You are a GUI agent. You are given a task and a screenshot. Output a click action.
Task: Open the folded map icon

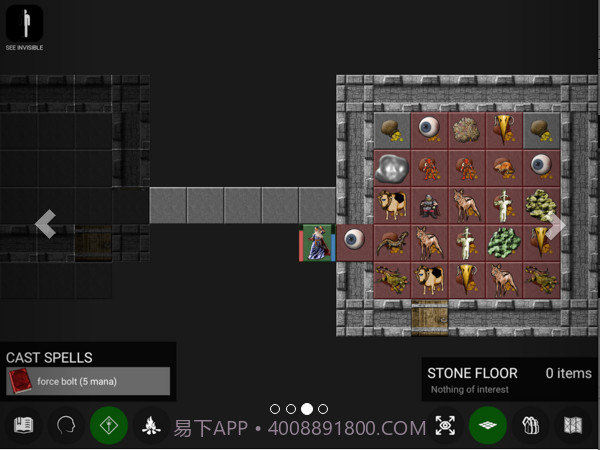coord(573,425)
